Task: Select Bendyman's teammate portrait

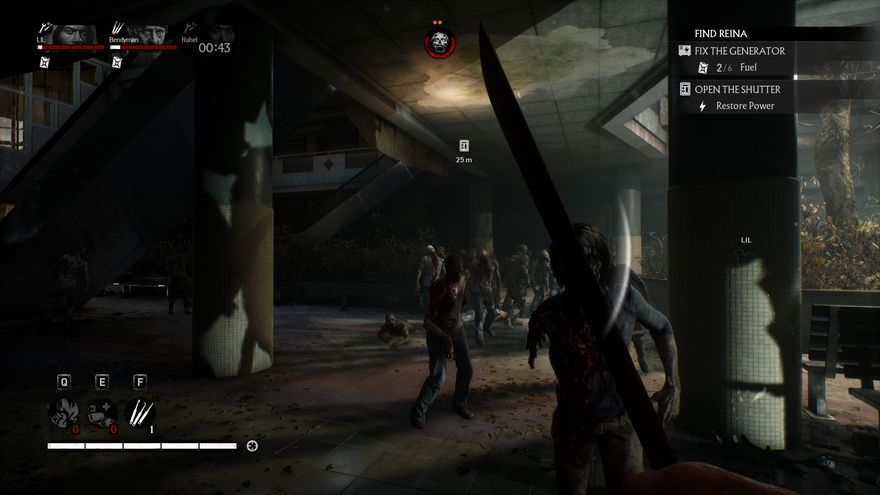Action: [146, 32]
